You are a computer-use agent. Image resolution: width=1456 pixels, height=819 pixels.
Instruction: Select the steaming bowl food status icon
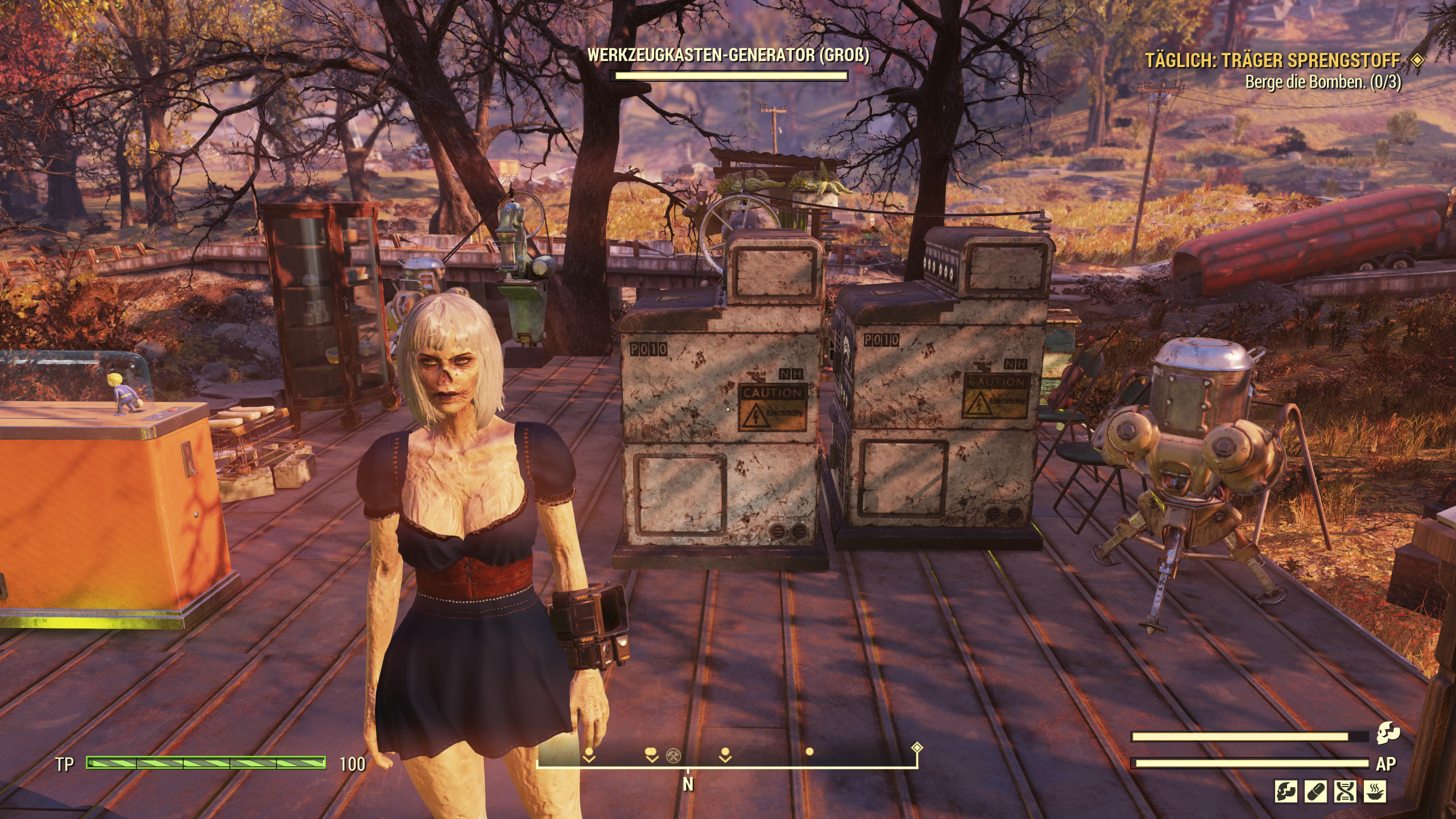[x=1375, y=791]
